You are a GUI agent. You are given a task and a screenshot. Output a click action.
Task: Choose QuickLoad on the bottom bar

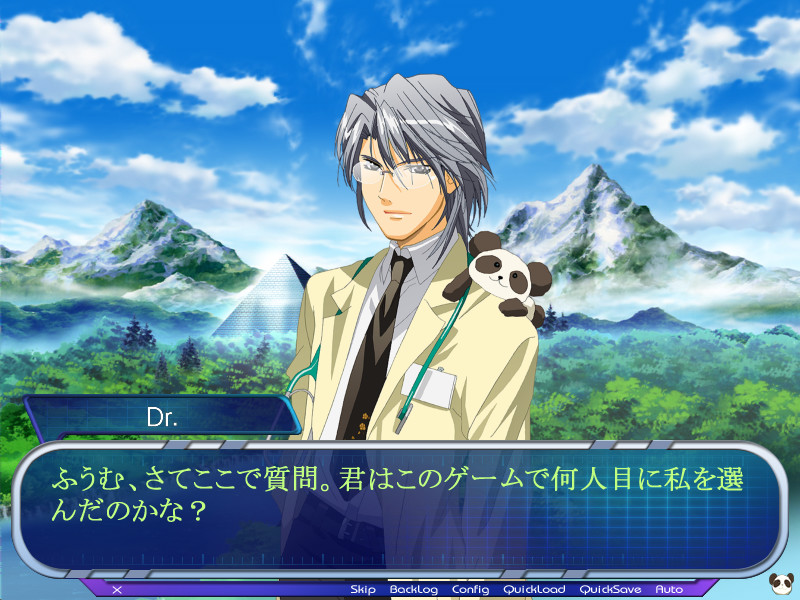pos(534,590)
